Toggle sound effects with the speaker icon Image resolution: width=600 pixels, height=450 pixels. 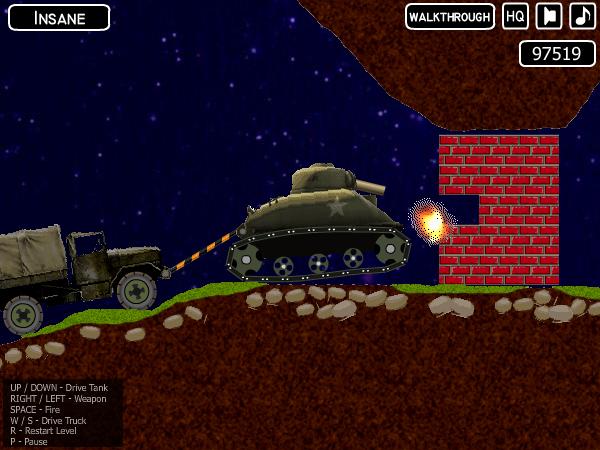tap(549, 17)
